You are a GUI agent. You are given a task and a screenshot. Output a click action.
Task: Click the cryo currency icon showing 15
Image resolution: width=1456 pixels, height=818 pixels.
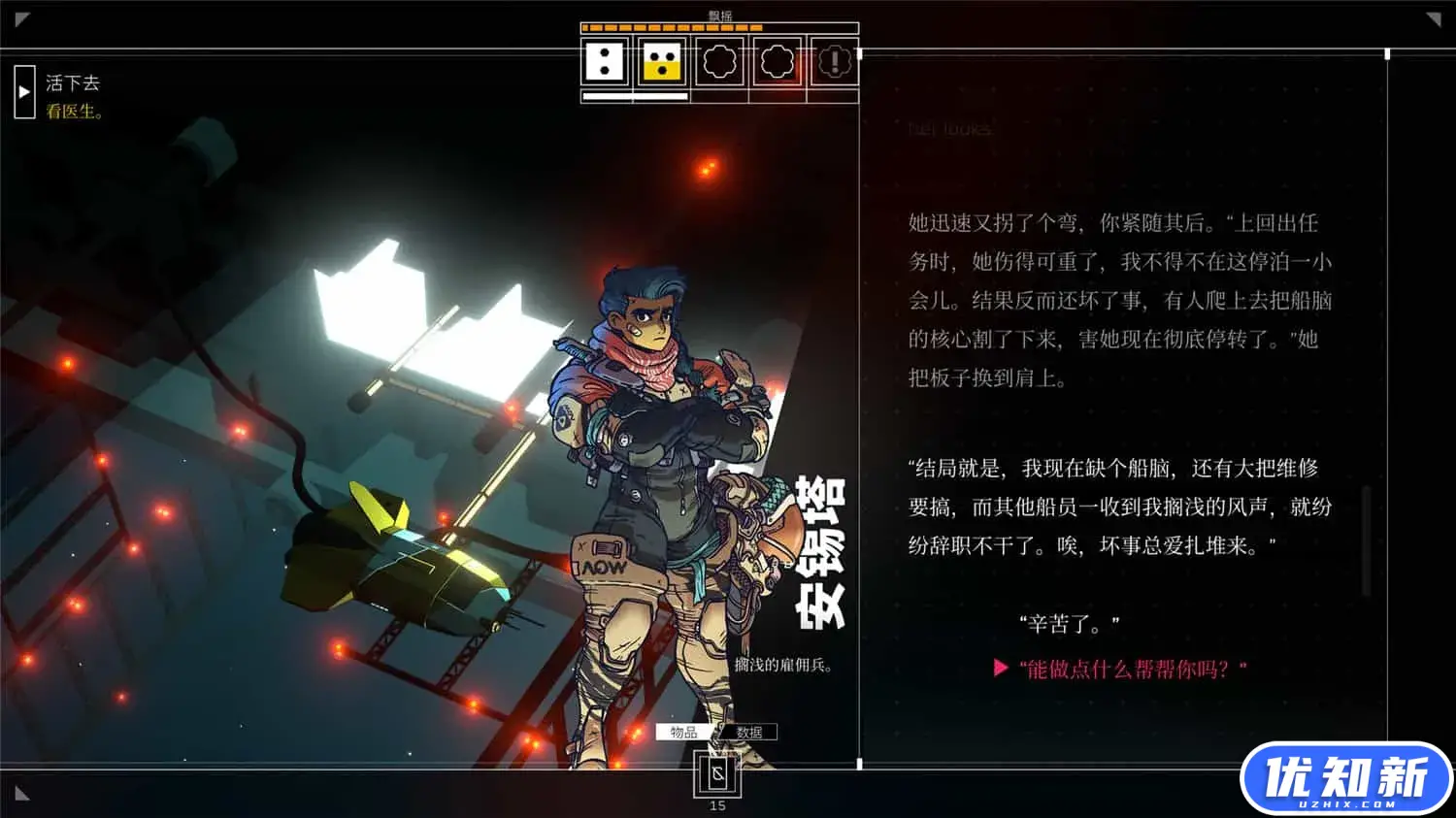coord(718,776)
